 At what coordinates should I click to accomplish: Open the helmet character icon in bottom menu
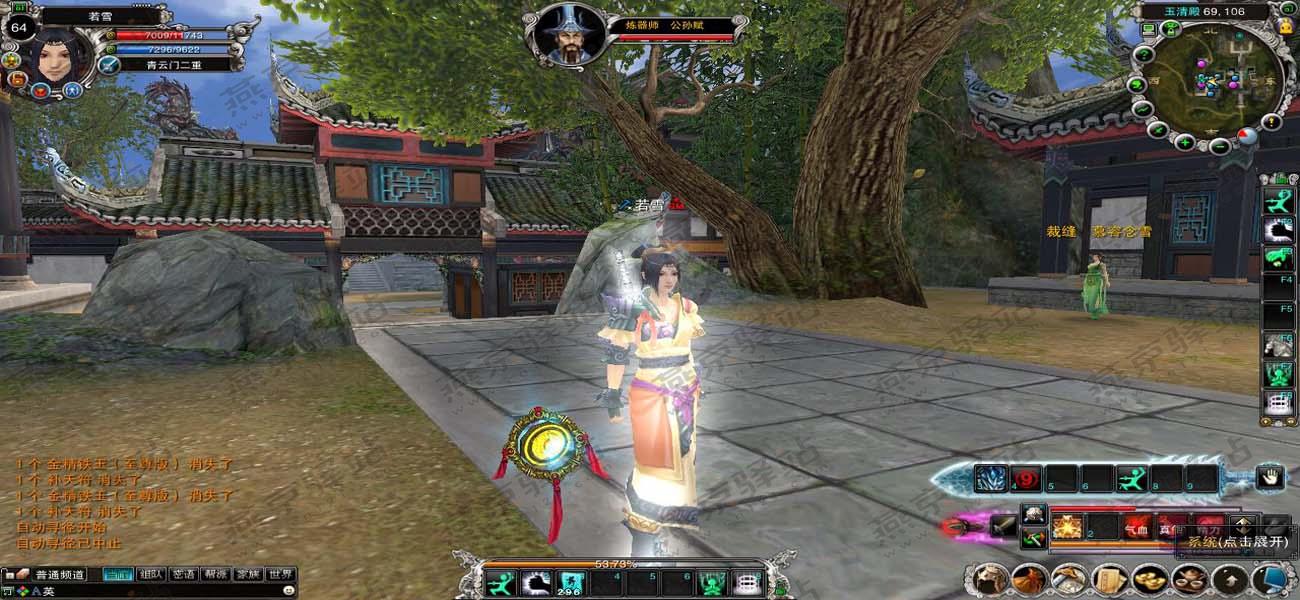992,579
